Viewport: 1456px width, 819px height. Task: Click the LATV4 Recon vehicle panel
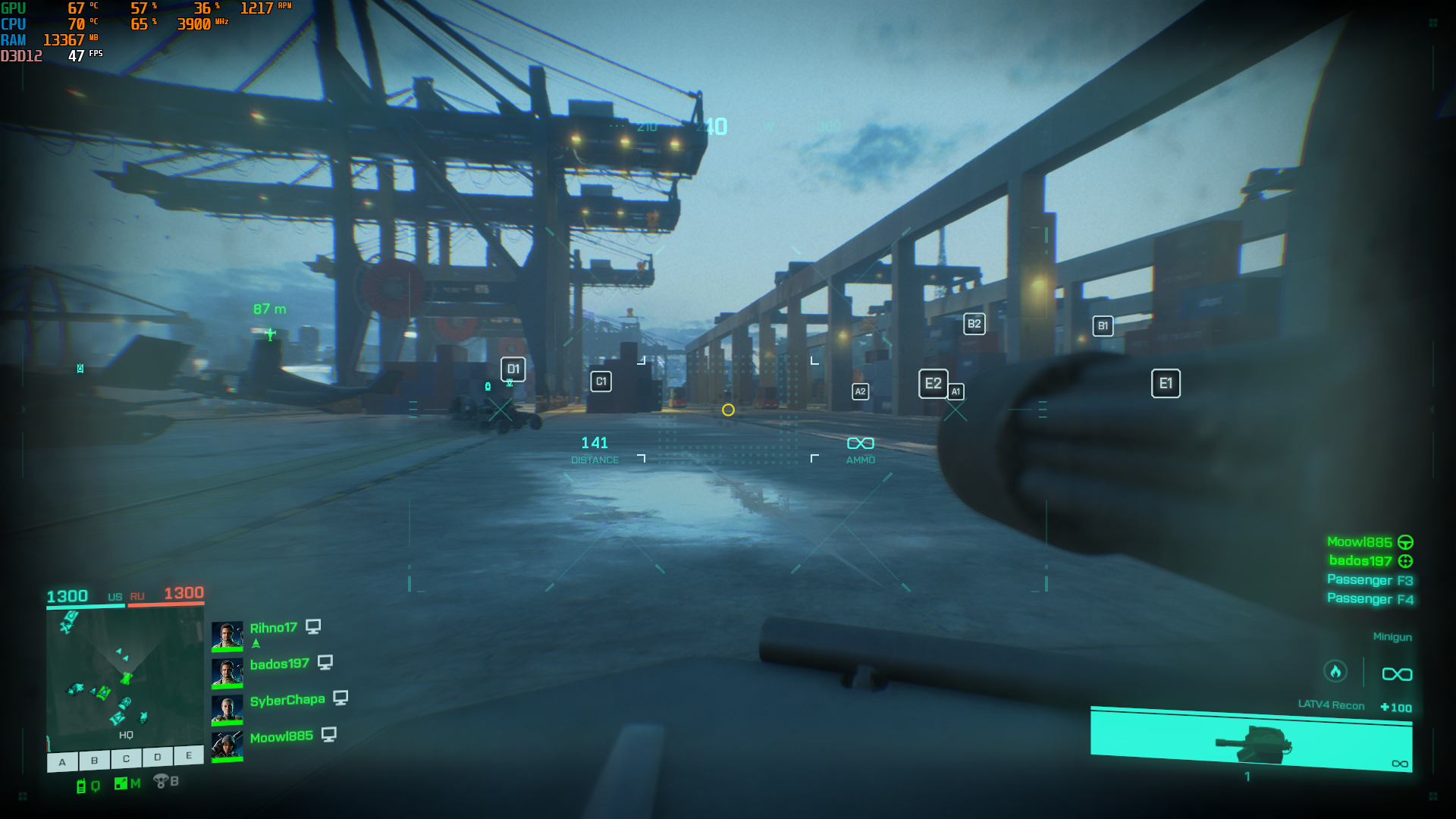[1251, 739]
